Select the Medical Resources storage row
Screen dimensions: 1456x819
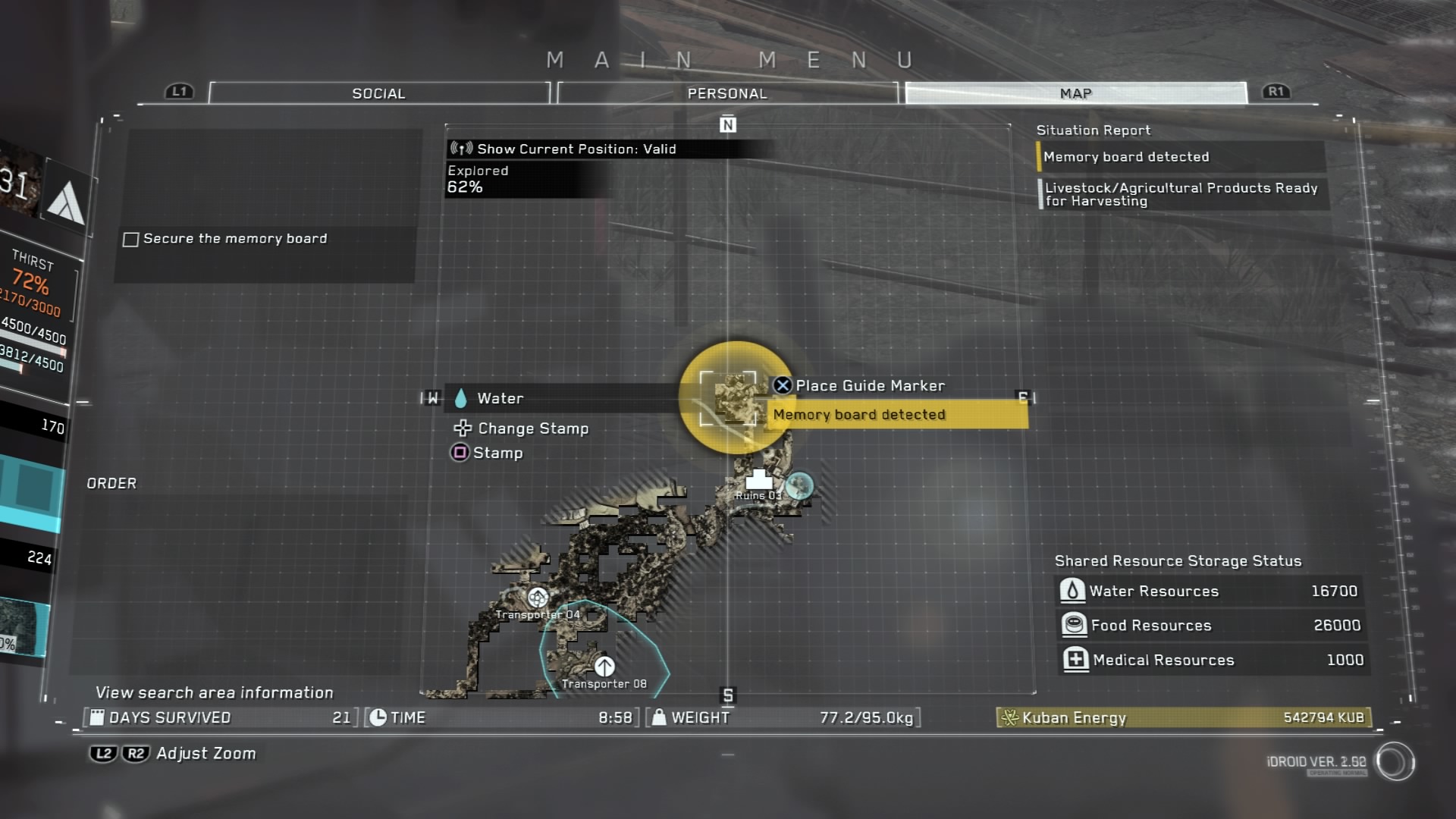point(1211,660)
